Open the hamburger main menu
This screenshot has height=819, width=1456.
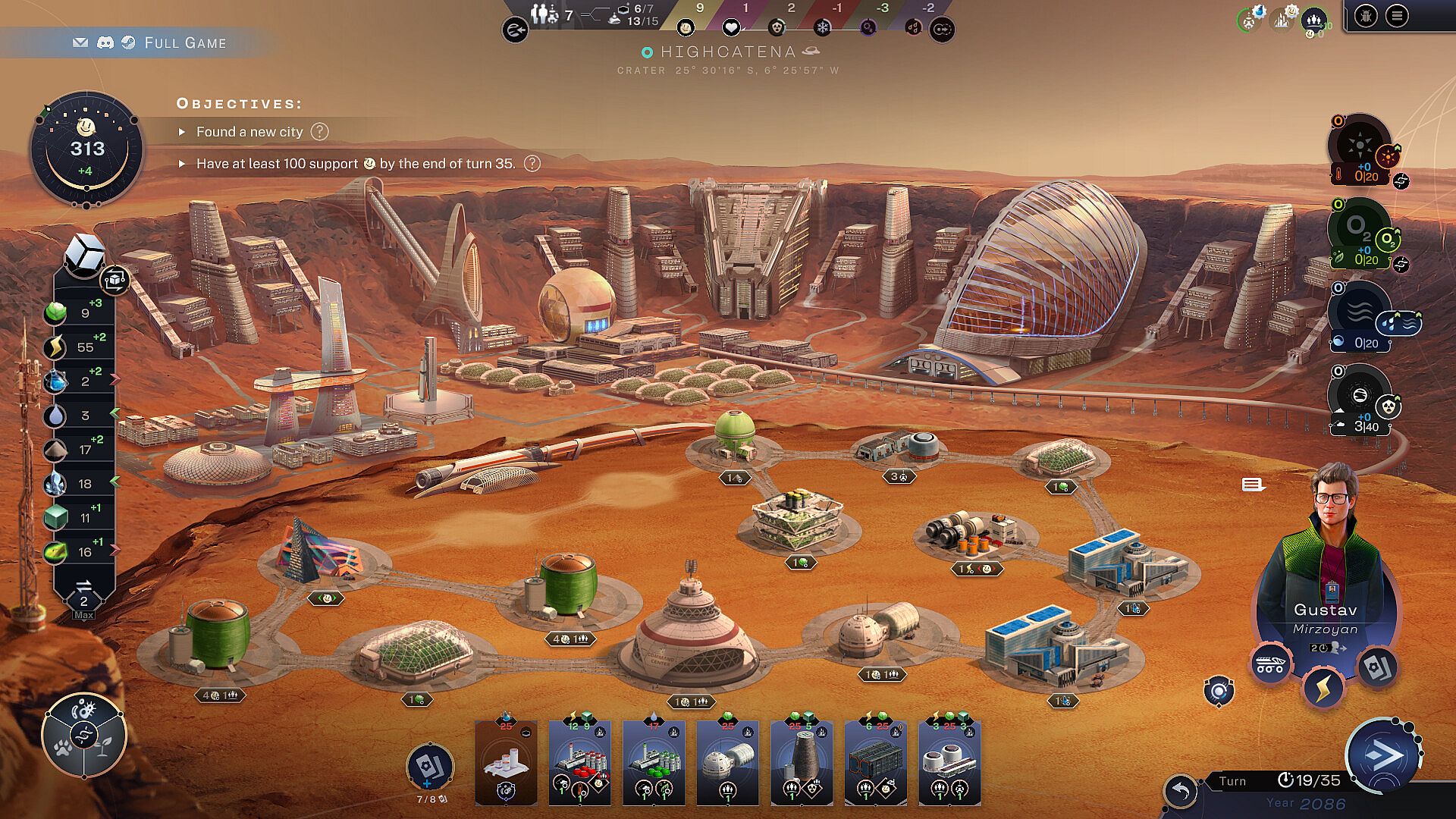pyautogui.click(x=1397, y=16)
